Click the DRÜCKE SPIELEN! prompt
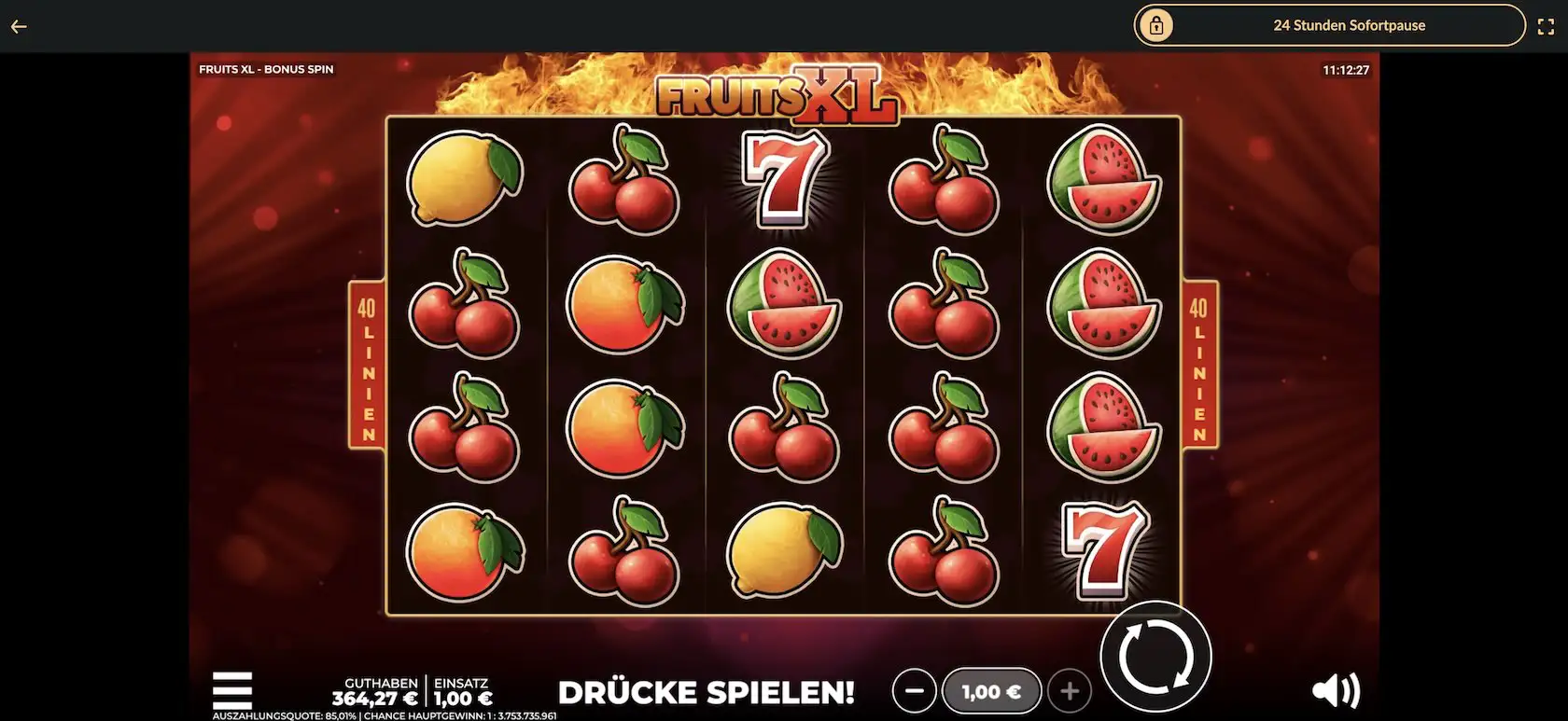Viewport: 1568px width, 721px height. click(707, 692)
